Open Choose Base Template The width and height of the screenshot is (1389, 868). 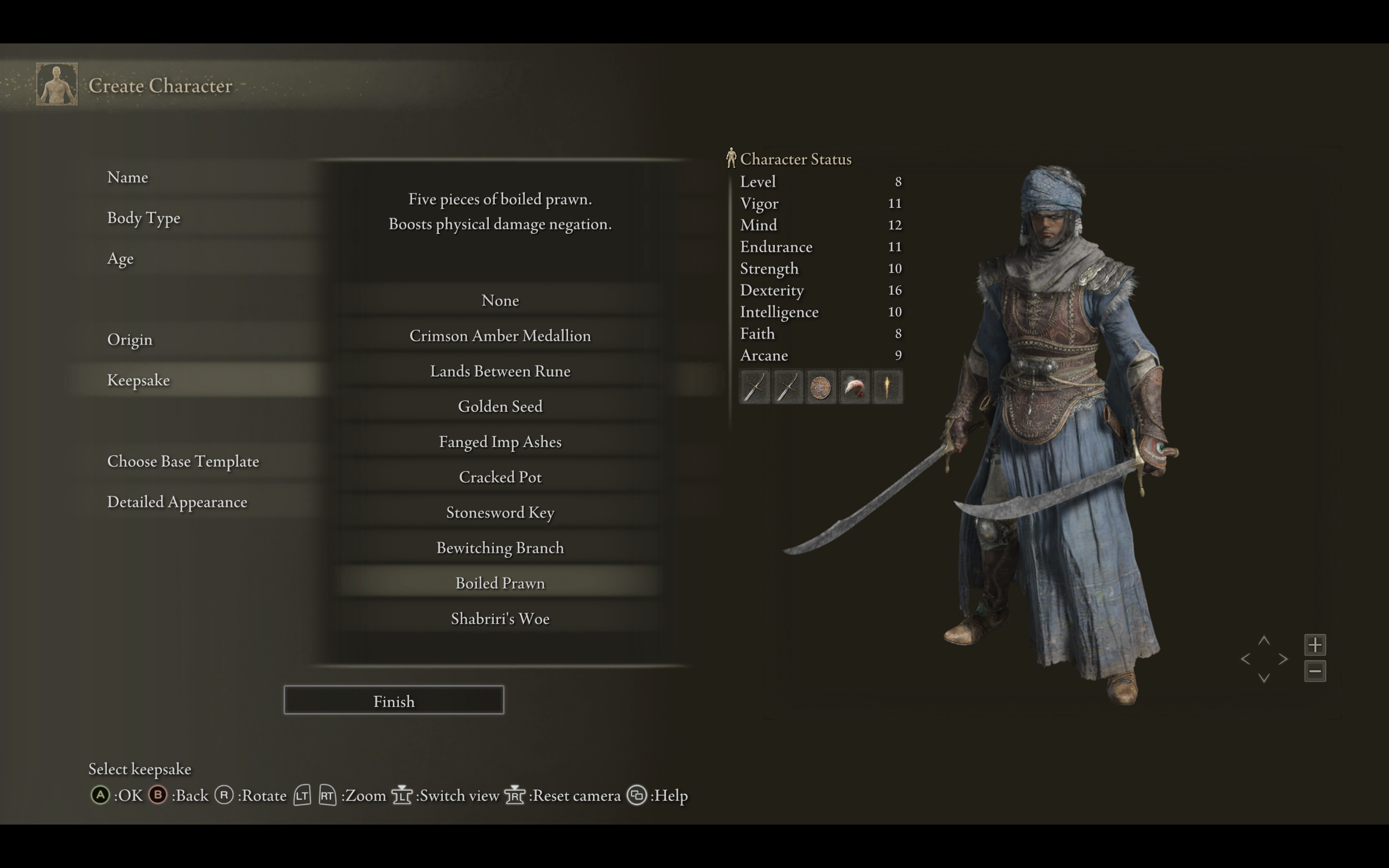pyautogui.click(x=183, y=461)
